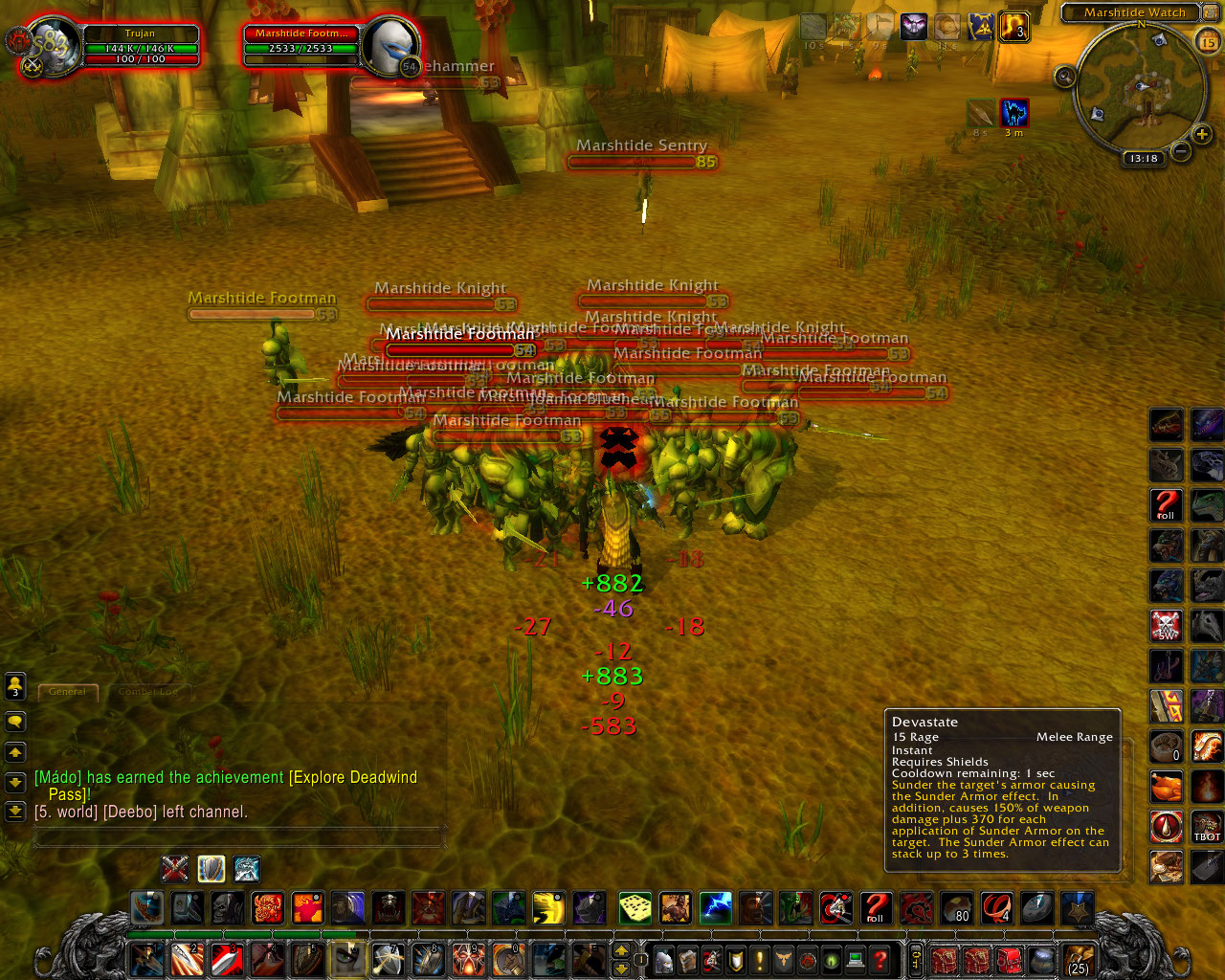Click the red question mark help icon
This screenshot has width=1225, height=980.
(880, 962)
